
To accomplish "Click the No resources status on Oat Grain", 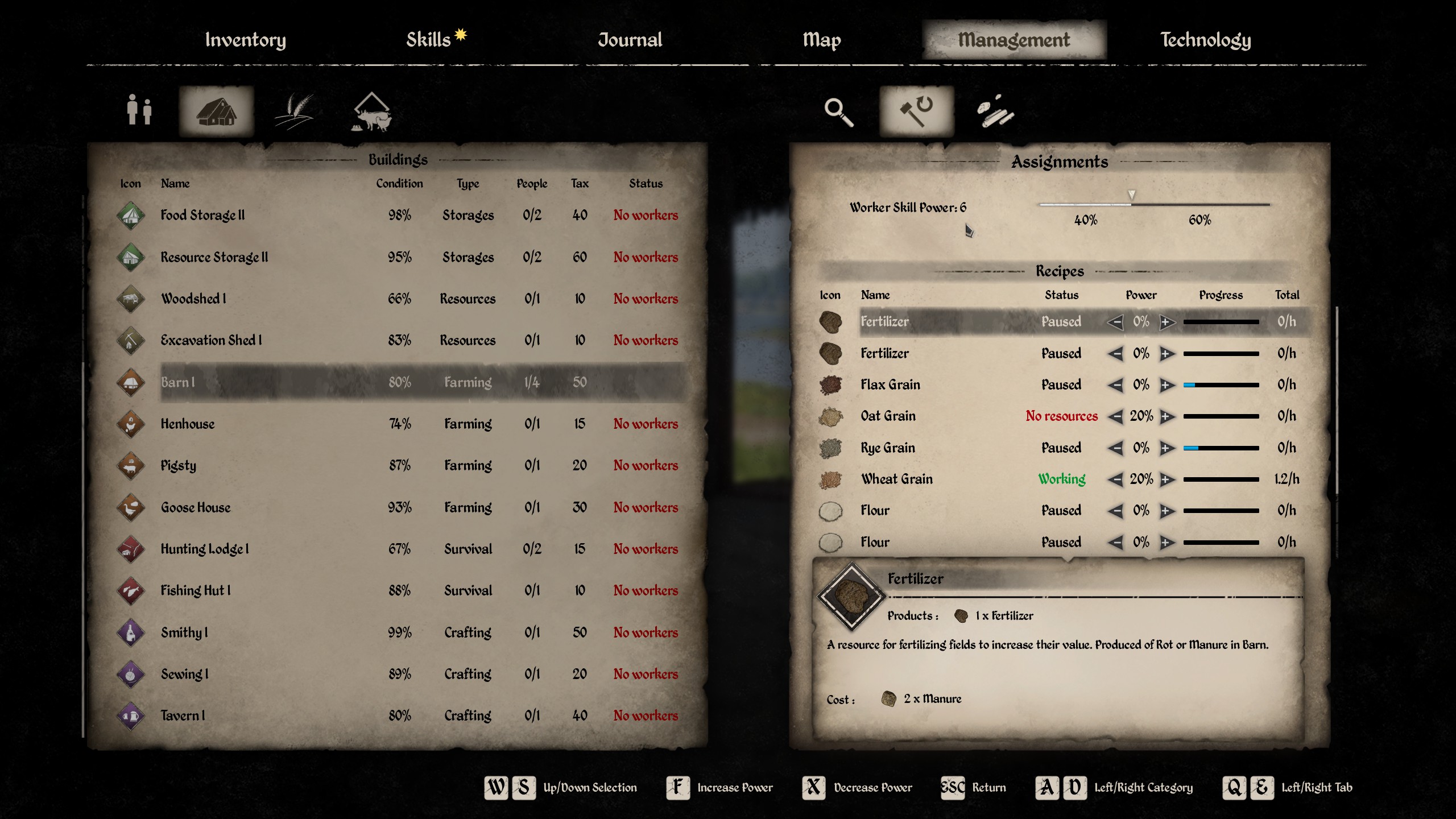I will click(1061, 416).
